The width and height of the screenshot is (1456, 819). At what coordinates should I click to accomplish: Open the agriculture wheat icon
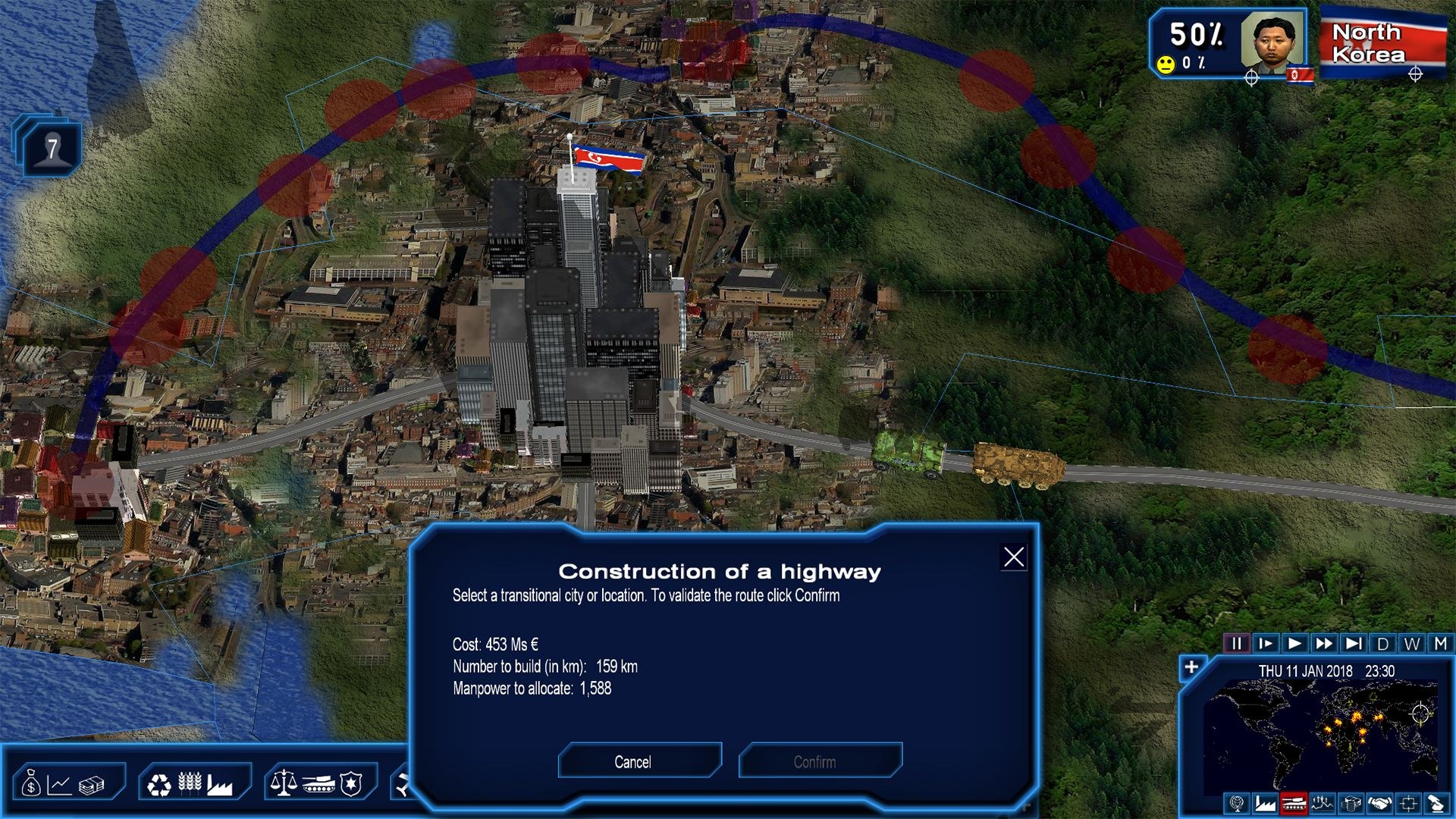(x=190, y=783)
